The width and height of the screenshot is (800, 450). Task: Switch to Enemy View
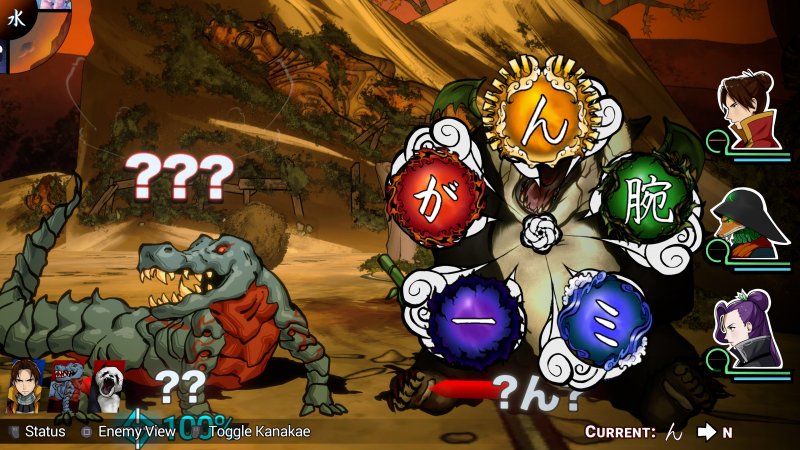pyautogui.click(x=128, y=431)
